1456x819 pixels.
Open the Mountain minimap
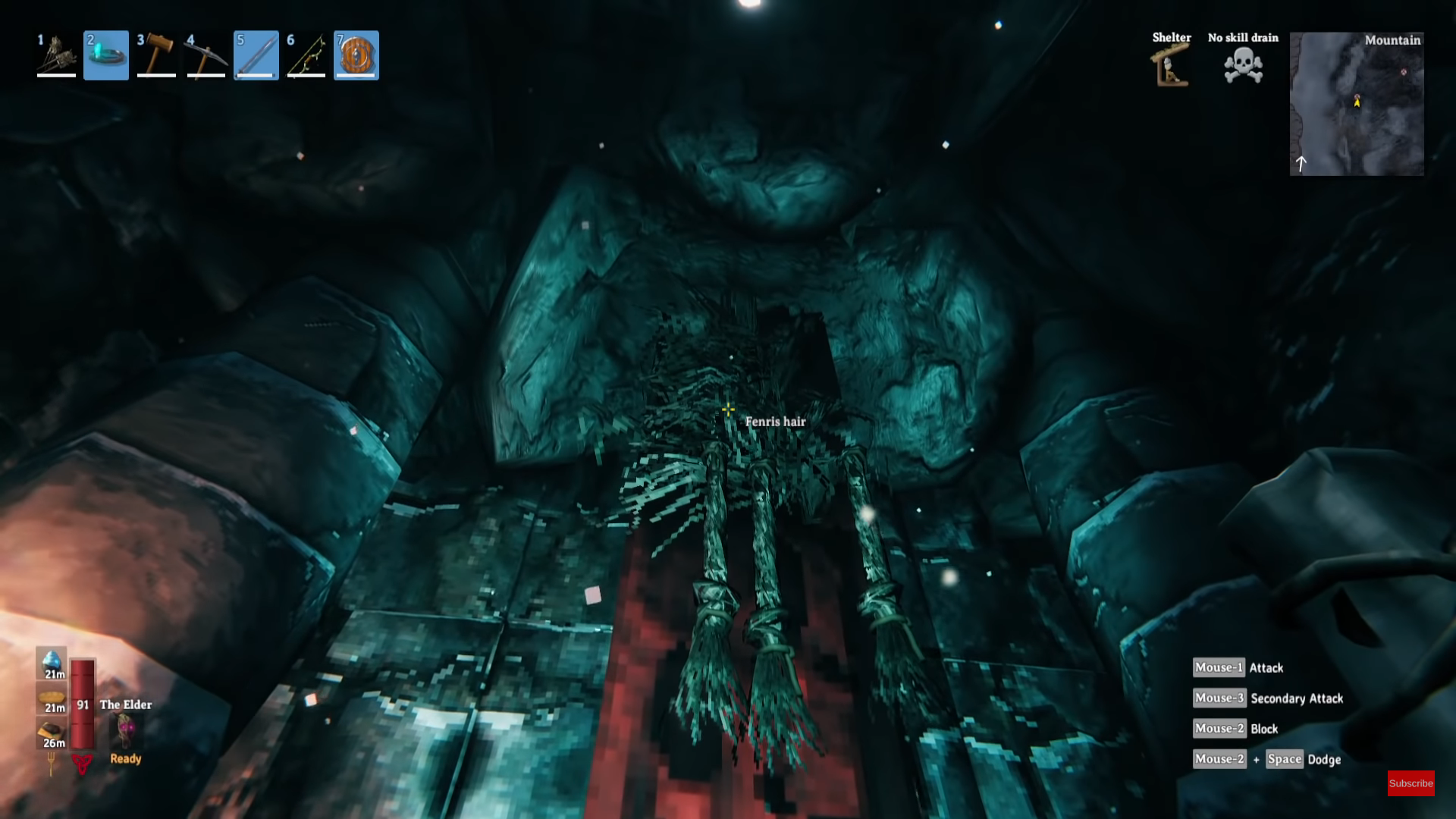coord(1357,104)
